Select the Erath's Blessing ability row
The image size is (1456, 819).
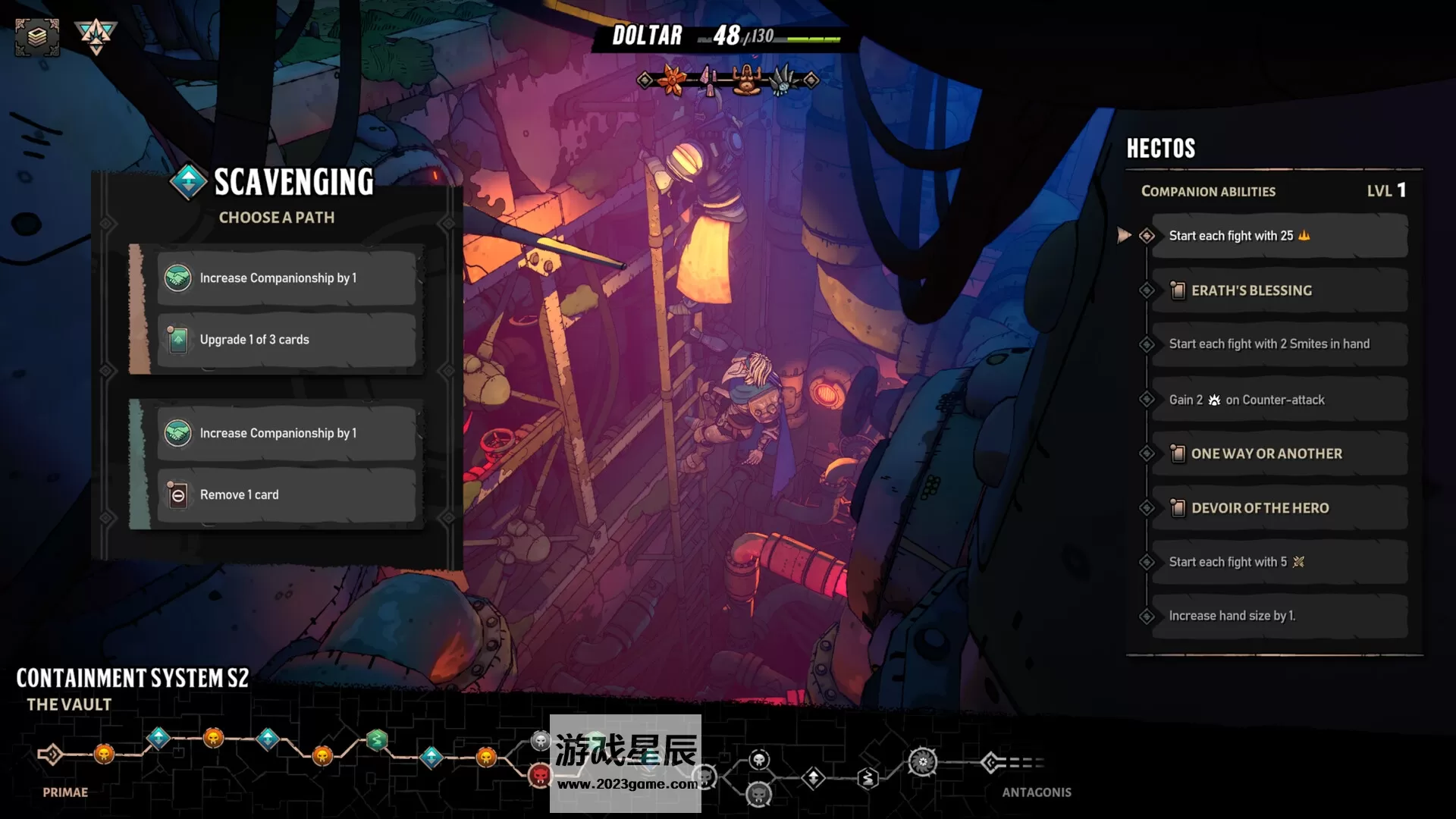click(1279, 290)
